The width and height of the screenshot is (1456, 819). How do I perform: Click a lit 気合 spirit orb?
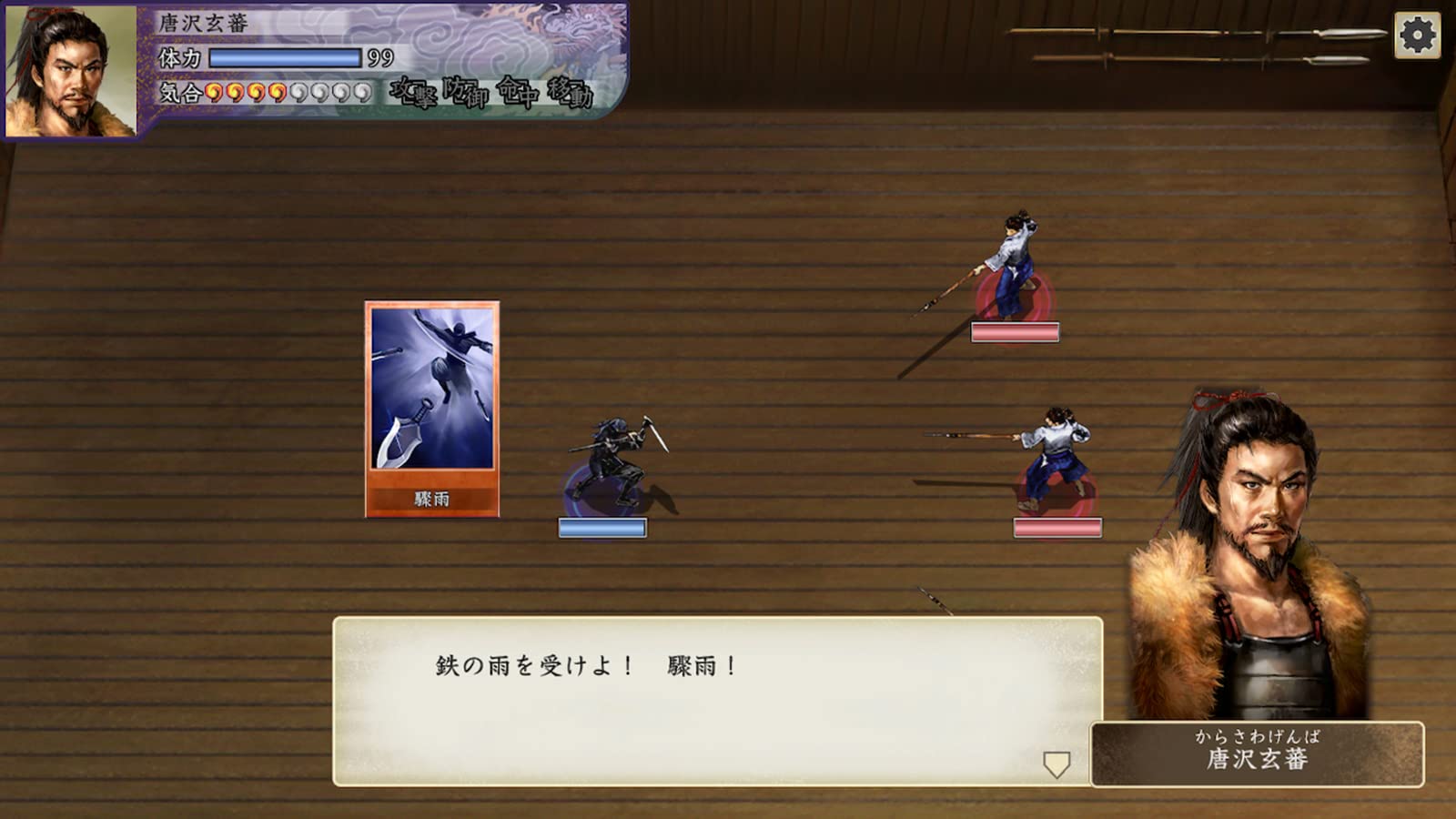(213, 92)
